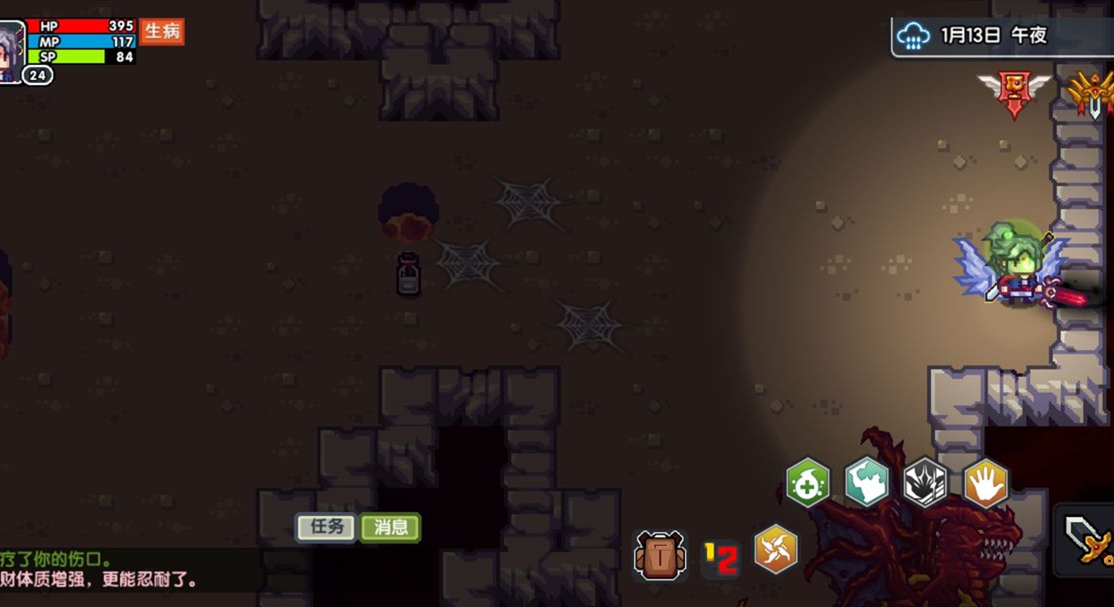This screenshot has height=607, width=1114.
Task: Open the 任务 quest log
Action: point(326,527)
